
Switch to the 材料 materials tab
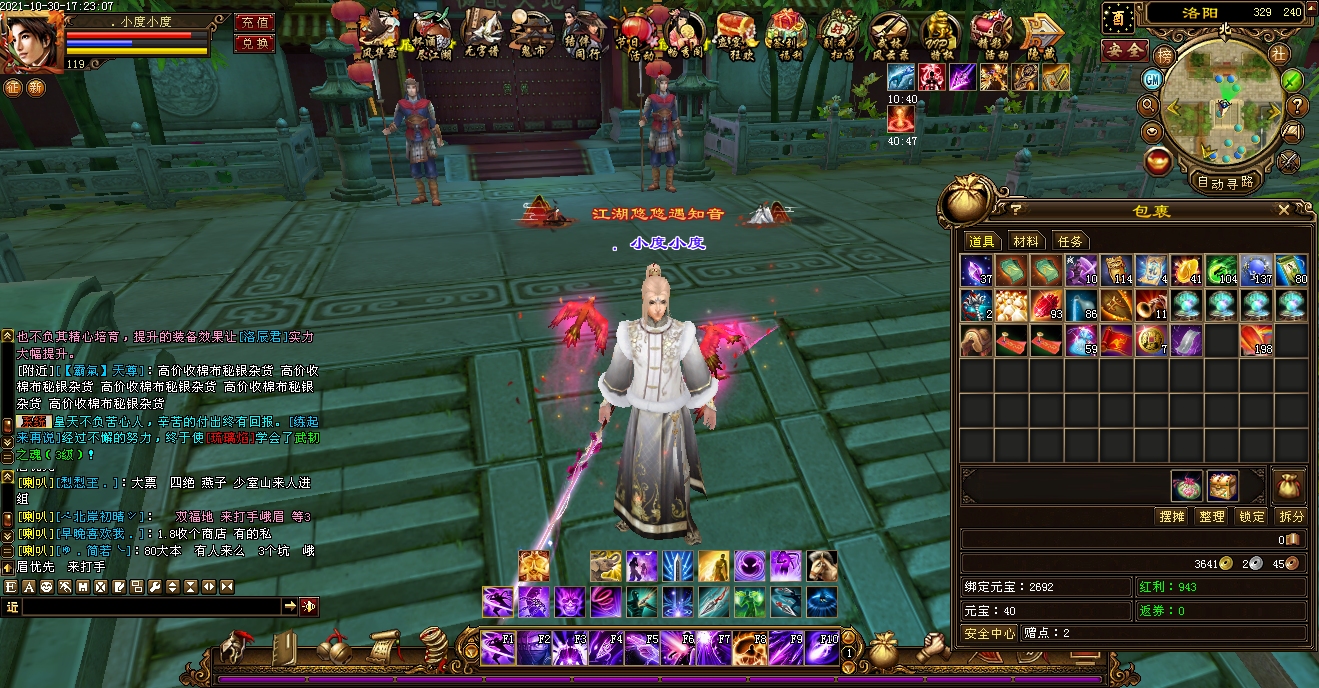click(1026, 241)
